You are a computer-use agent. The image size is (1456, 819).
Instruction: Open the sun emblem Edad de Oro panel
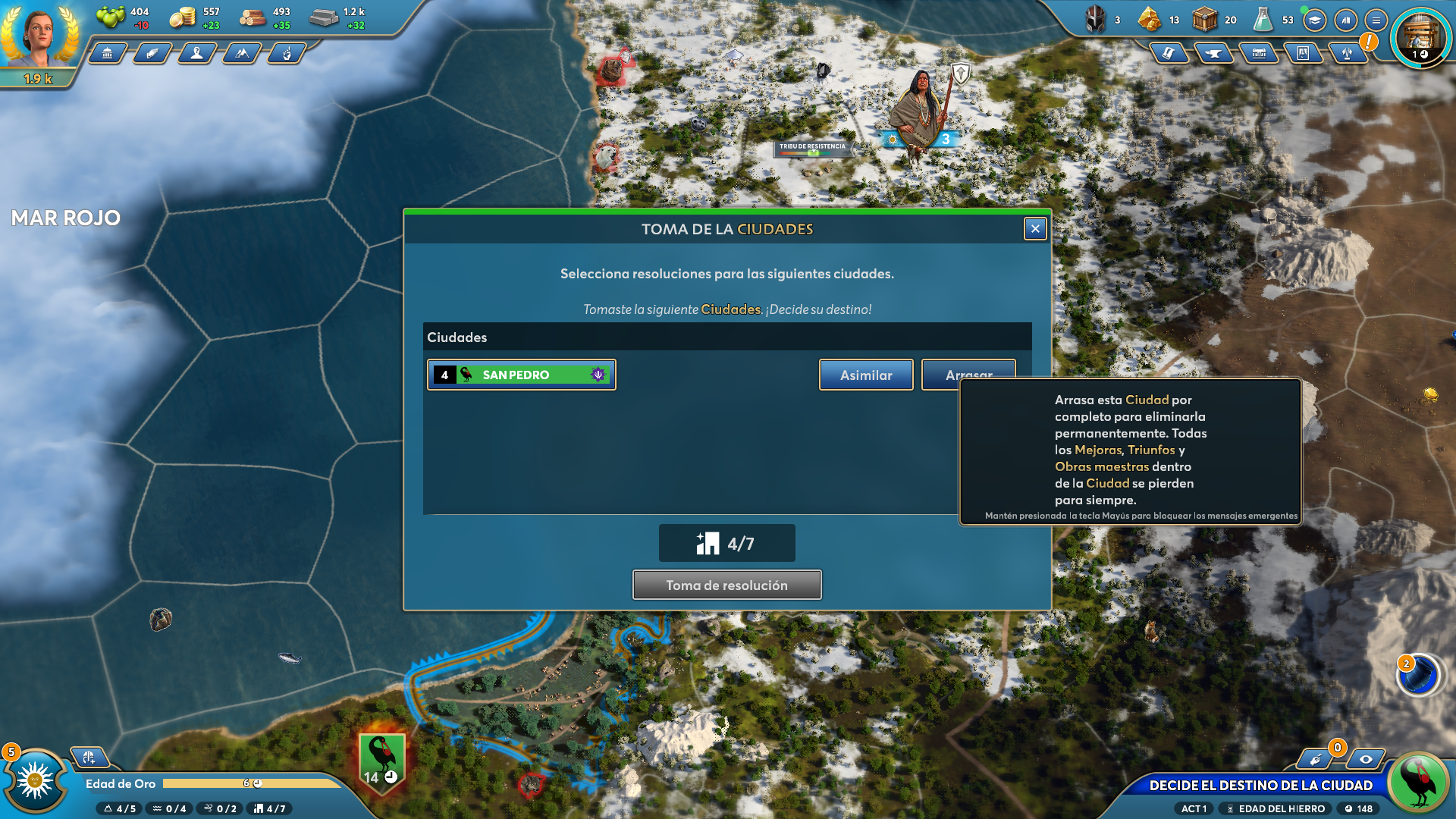35,781
